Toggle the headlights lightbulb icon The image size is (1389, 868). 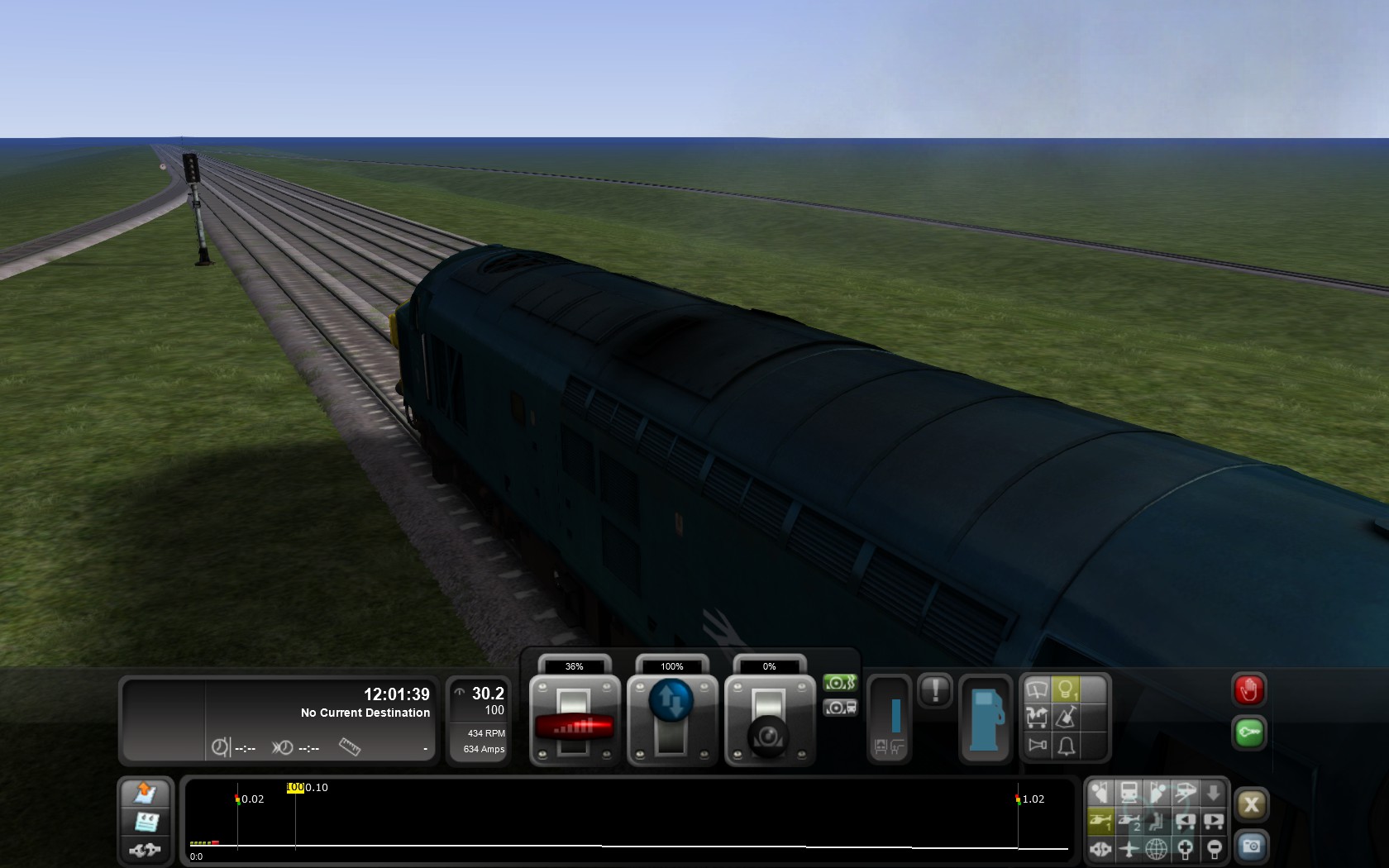1065,689
